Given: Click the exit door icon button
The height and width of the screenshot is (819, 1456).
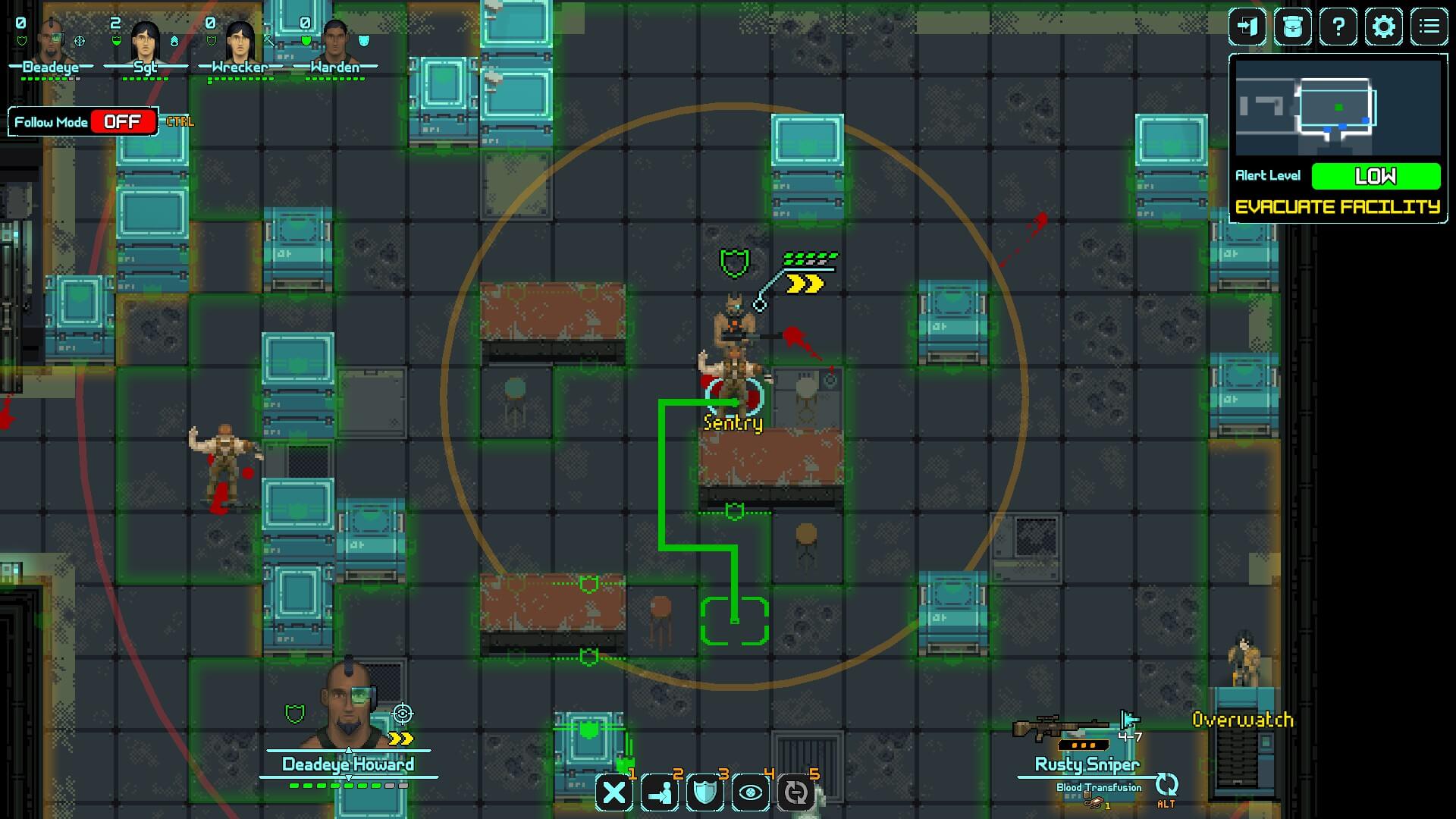Looking at the screenshot, I should point(1247,27).
